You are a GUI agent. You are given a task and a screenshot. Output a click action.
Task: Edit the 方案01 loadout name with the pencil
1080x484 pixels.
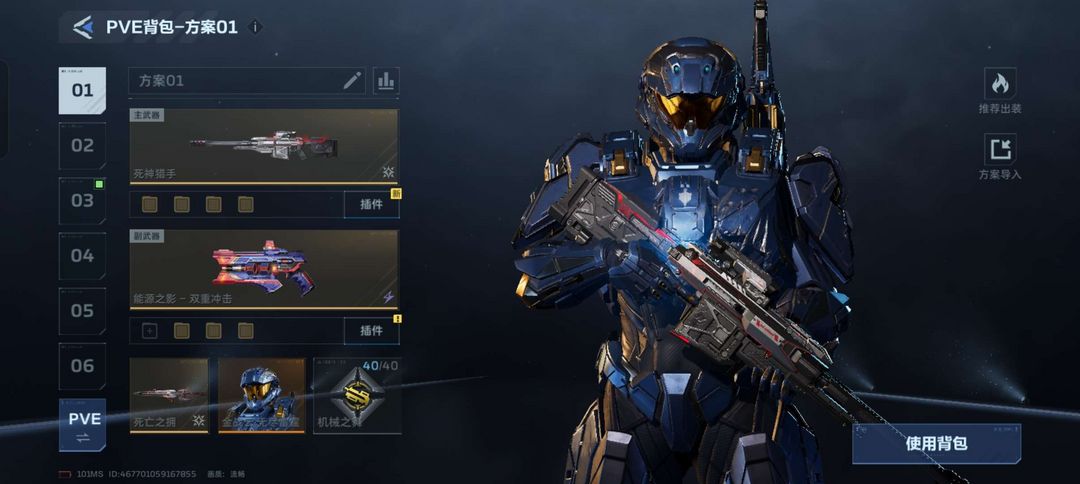coord(352,81)
